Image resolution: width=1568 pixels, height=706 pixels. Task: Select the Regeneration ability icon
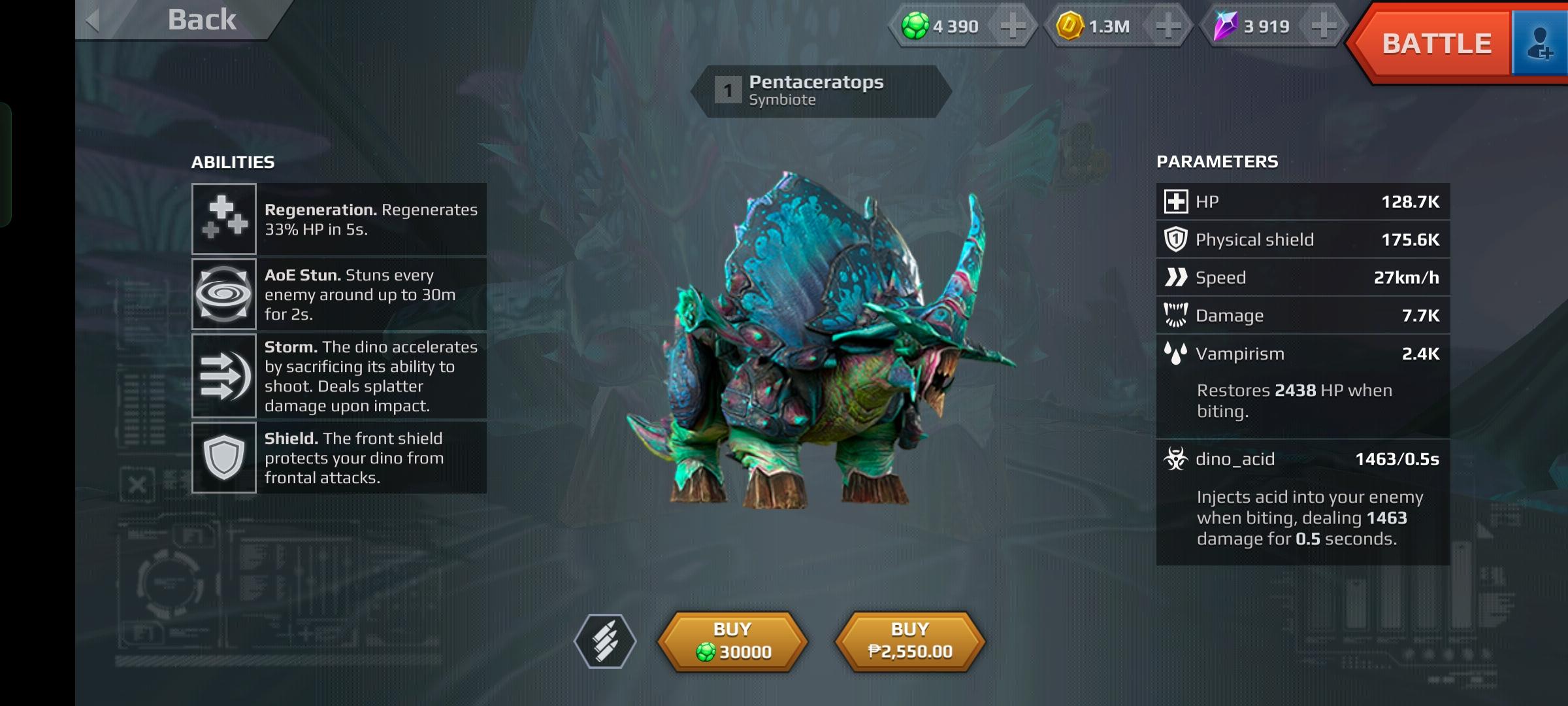223,219
